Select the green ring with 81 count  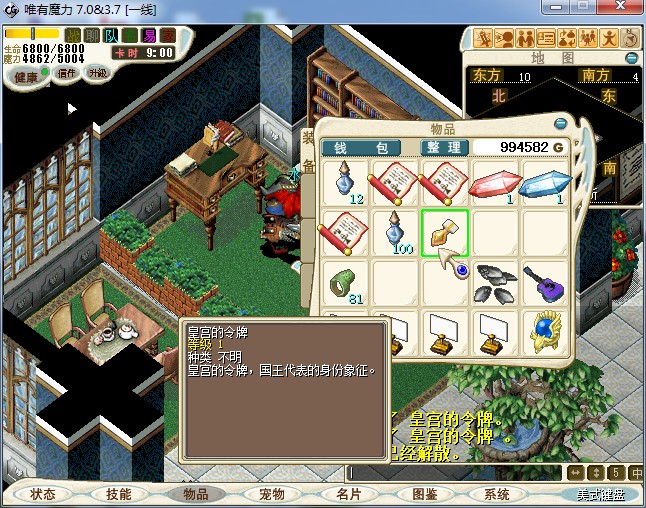347,282
